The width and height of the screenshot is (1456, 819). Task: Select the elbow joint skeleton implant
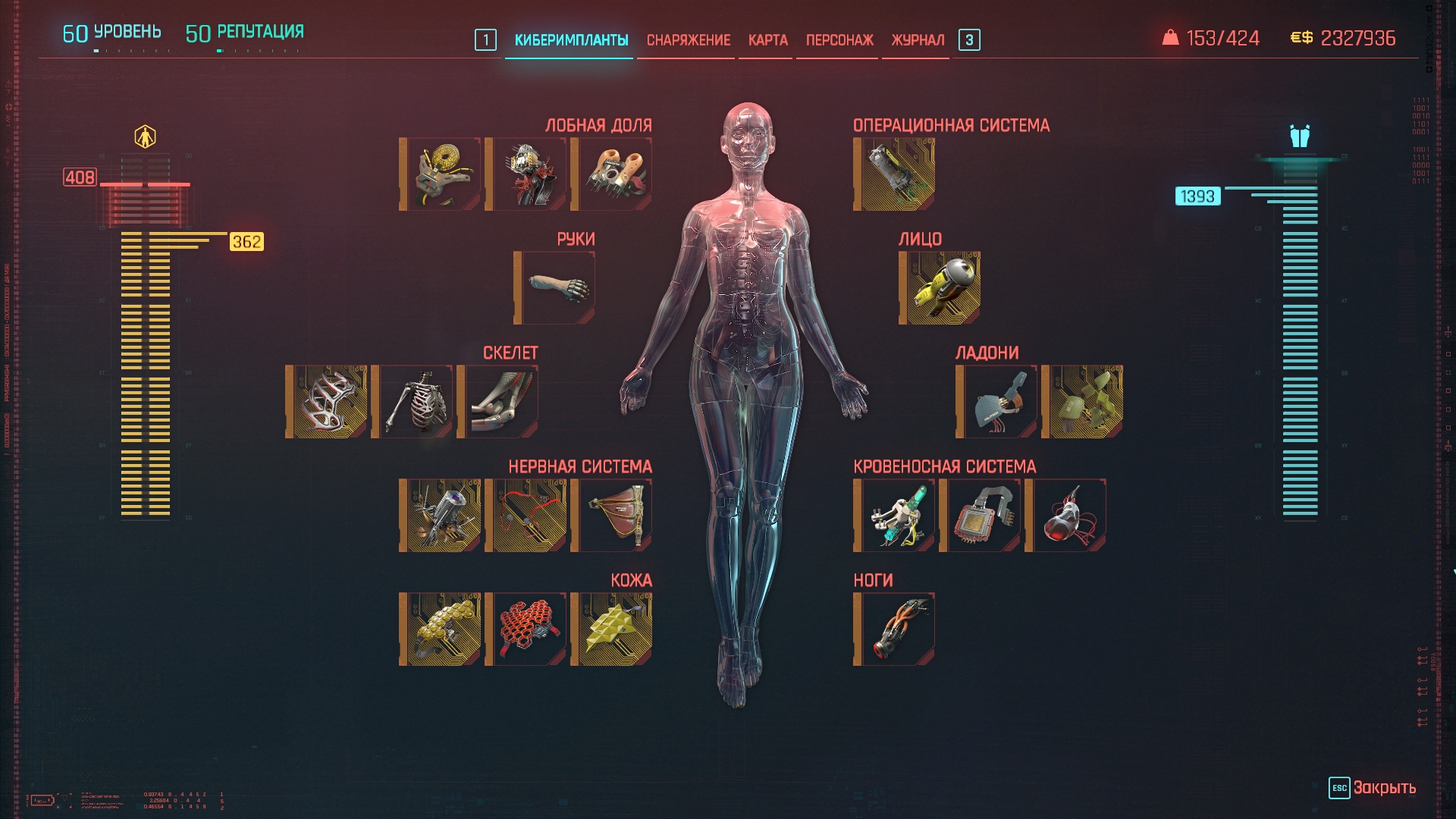498,402
